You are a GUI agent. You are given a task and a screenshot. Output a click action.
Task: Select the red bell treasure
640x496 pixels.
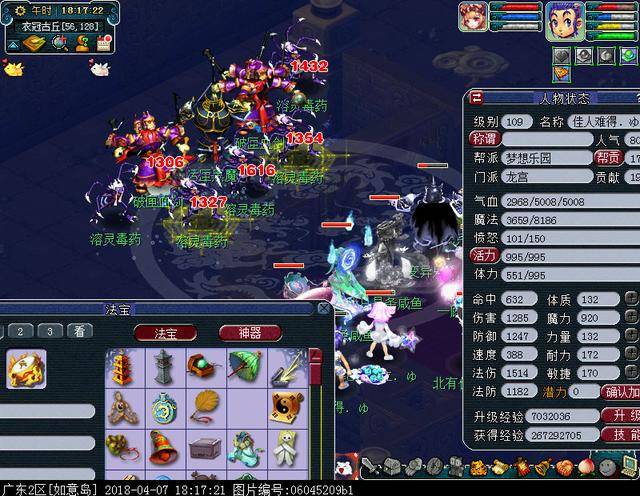[163, 447]
